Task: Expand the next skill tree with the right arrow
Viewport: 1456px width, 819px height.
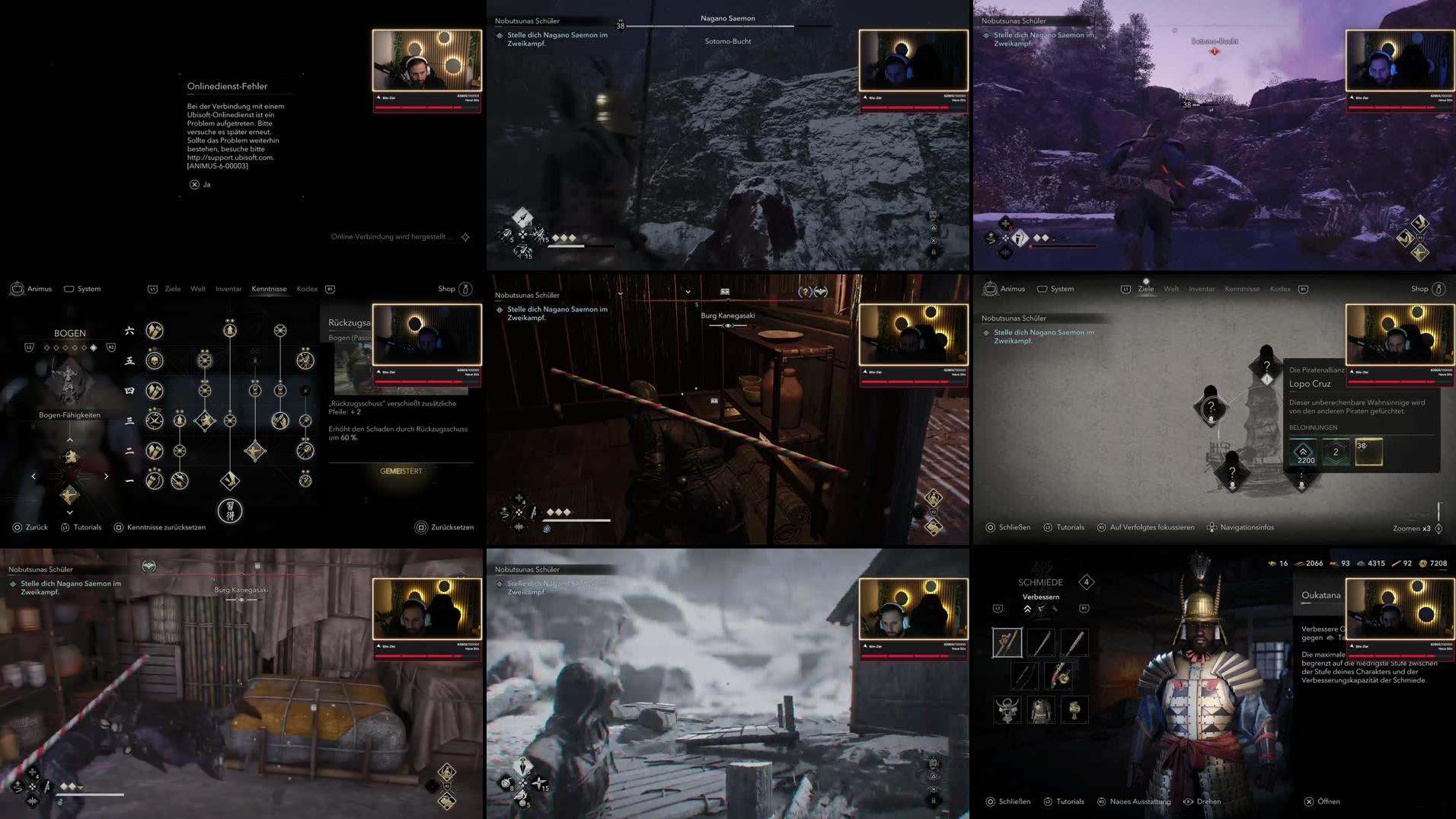Action: 107,476
